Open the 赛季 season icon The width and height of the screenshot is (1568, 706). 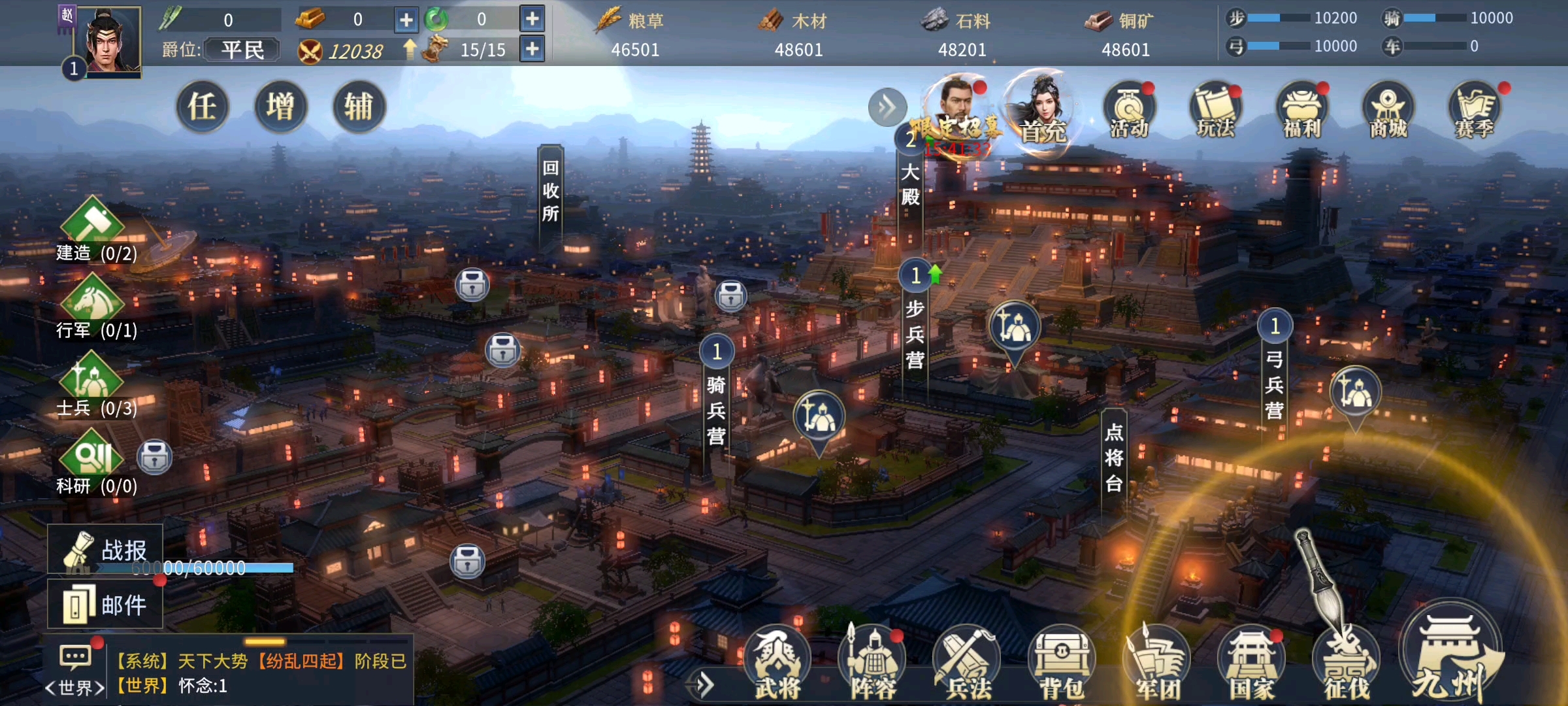click(x=1475, y=110)
